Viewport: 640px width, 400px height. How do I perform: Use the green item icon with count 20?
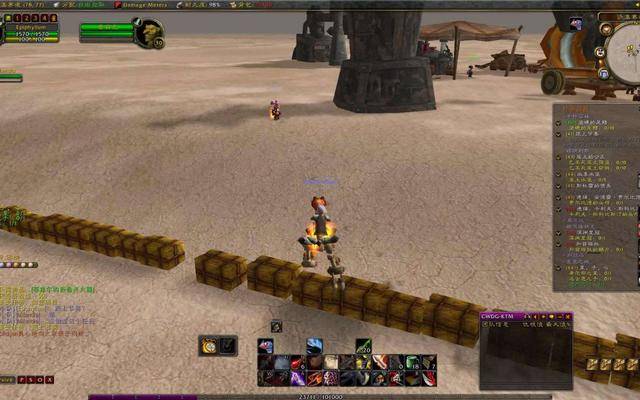coord(363,346)
